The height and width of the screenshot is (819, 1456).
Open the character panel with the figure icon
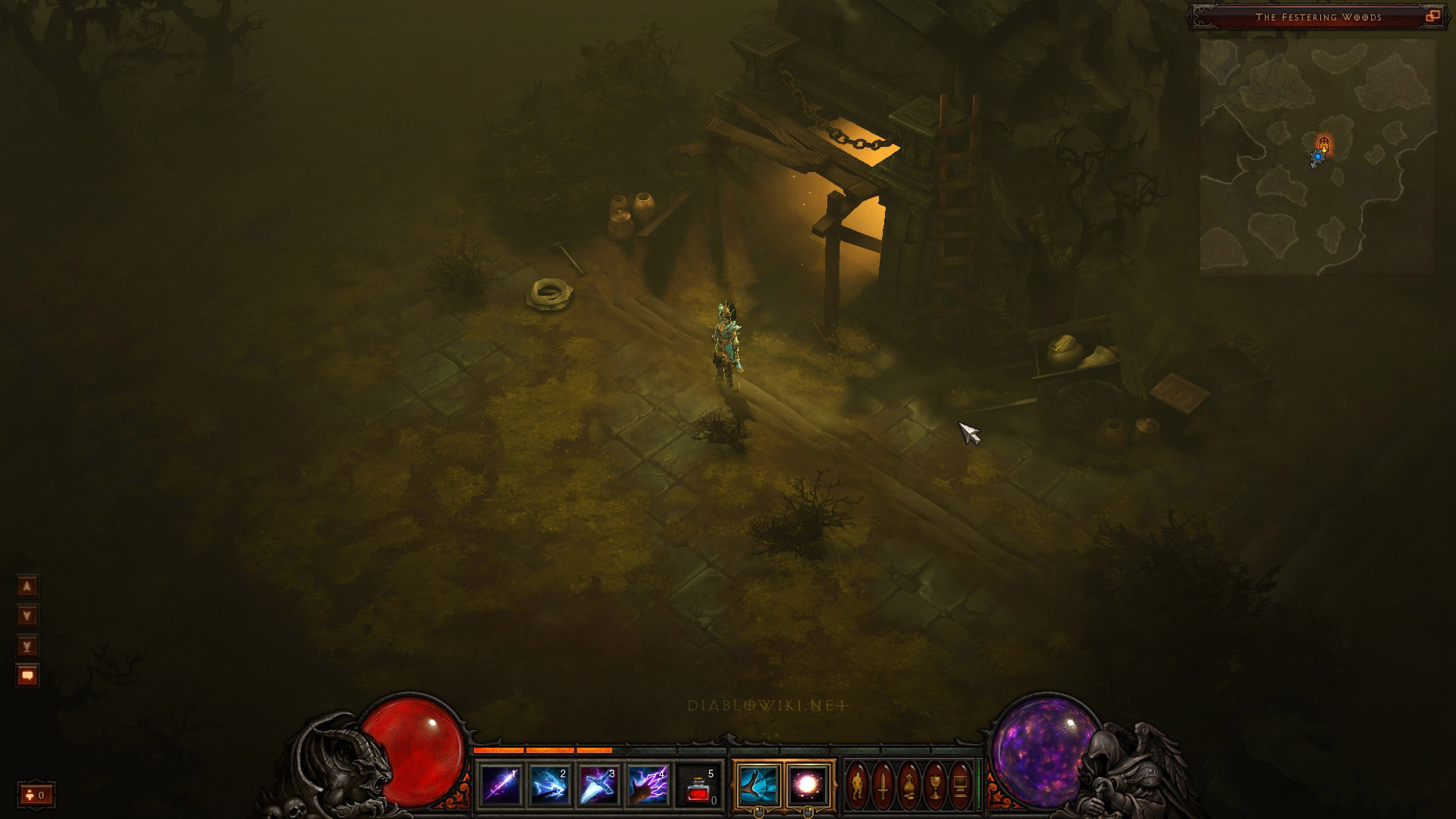pyautogui.click(x=858, y=786)
